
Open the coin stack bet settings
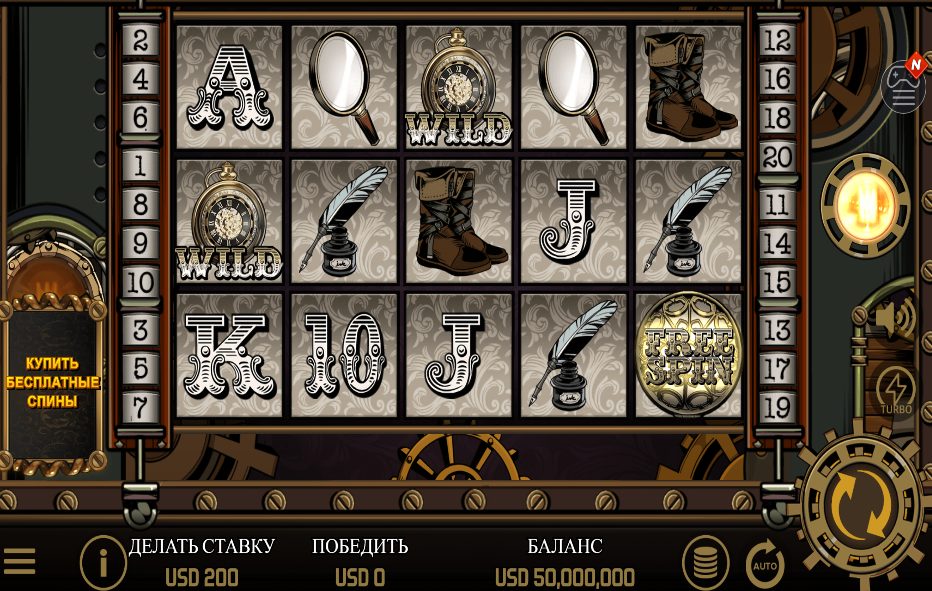coord(705,563)
